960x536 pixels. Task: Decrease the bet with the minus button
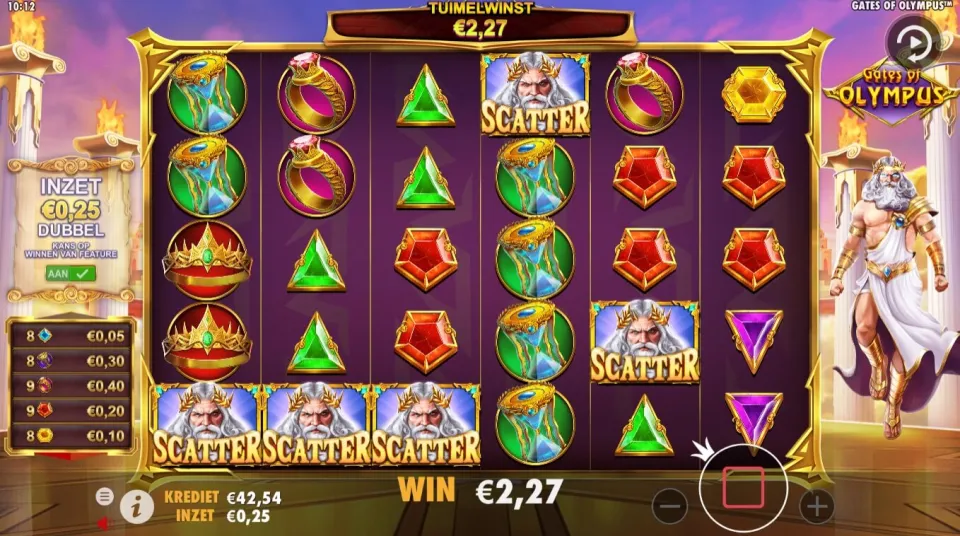point(670,506)
